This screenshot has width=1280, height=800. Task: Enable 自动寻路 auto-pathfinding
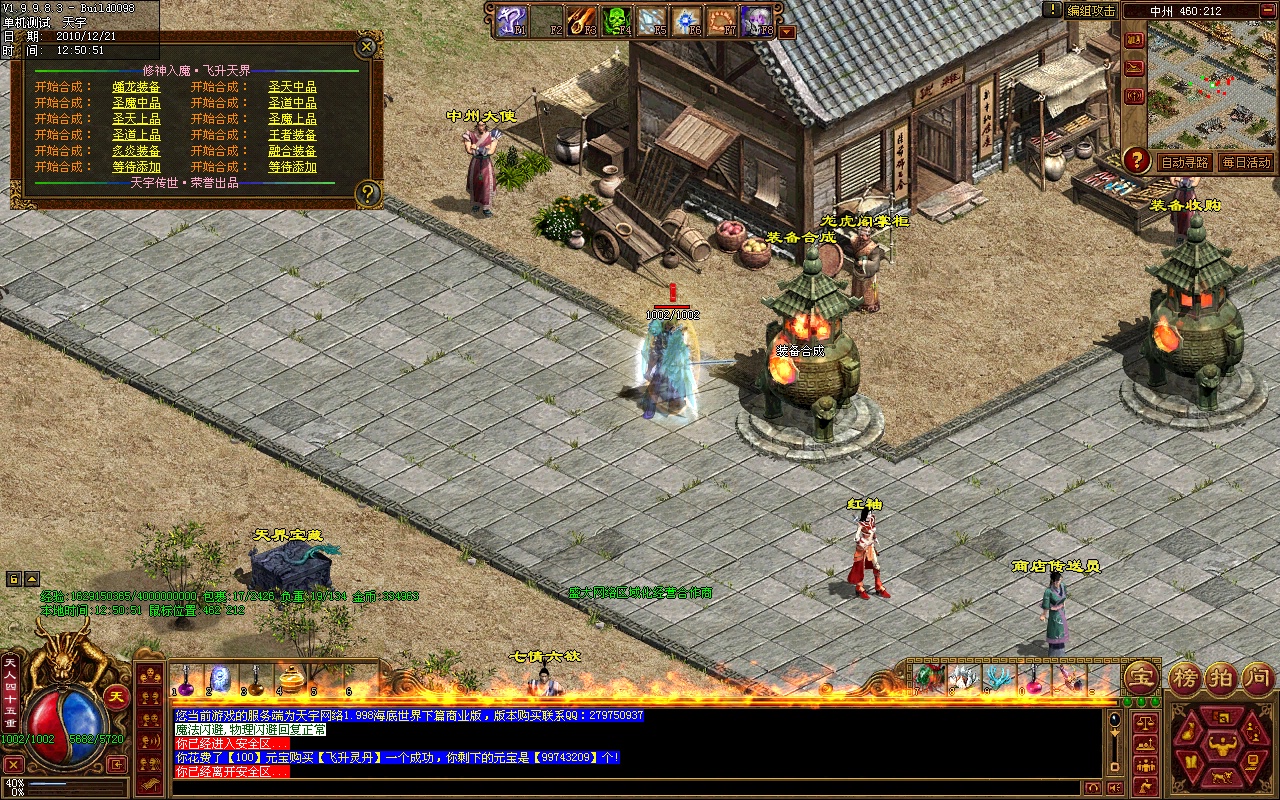(x=1184, y=162)
